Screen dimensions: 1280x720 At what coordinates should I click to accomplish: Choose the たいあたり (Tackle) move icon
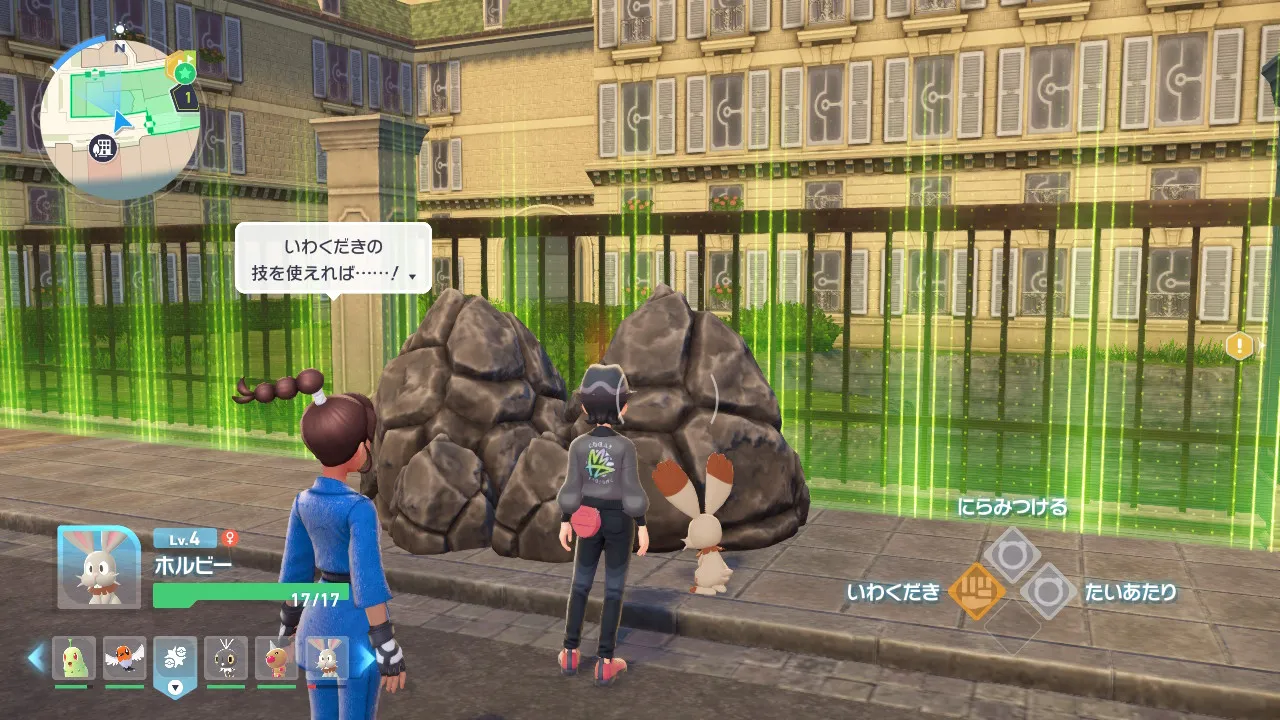tap(1047, 592)
